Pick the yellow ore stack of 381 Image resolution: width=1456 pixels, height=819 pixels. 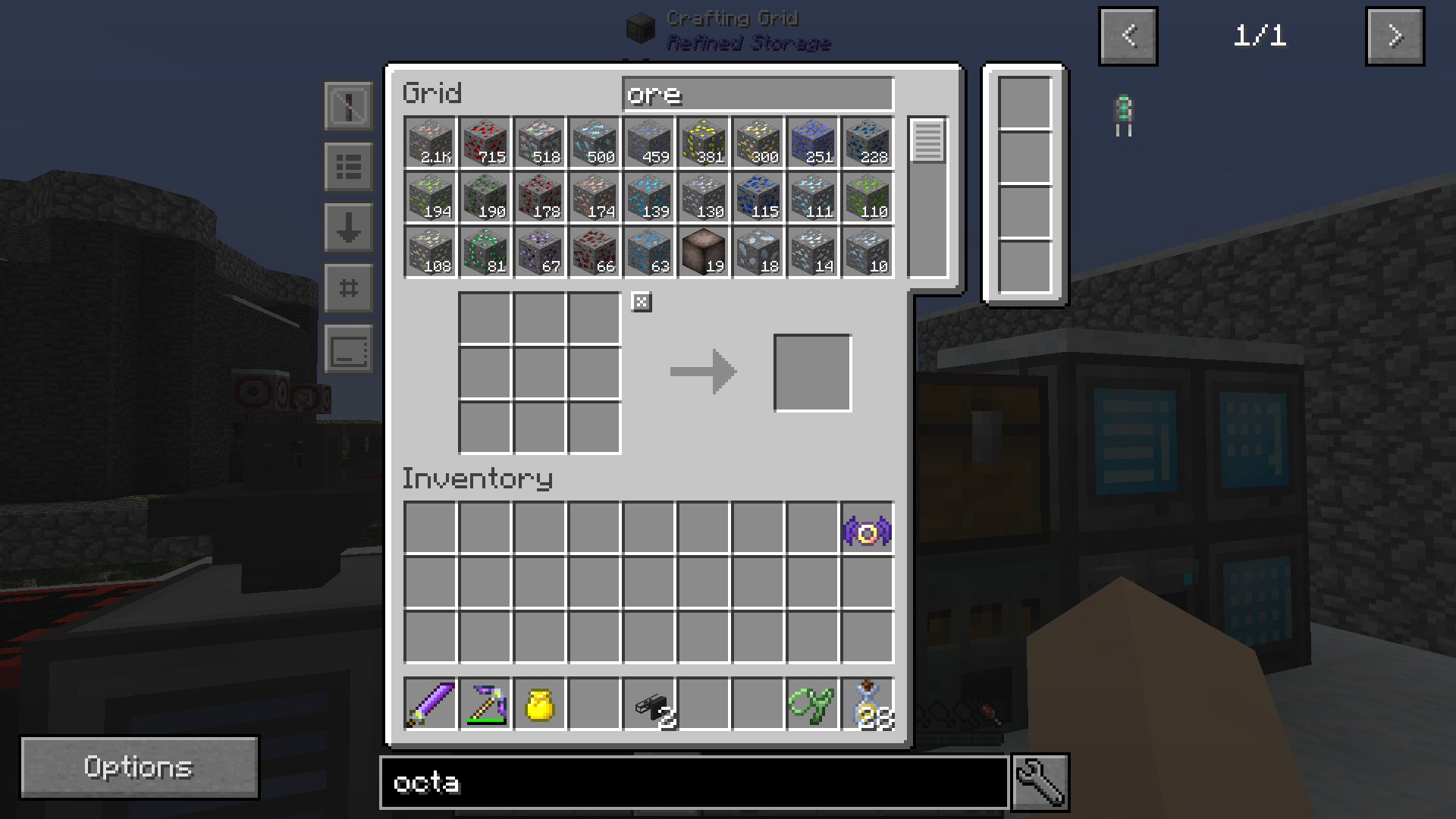703,143
